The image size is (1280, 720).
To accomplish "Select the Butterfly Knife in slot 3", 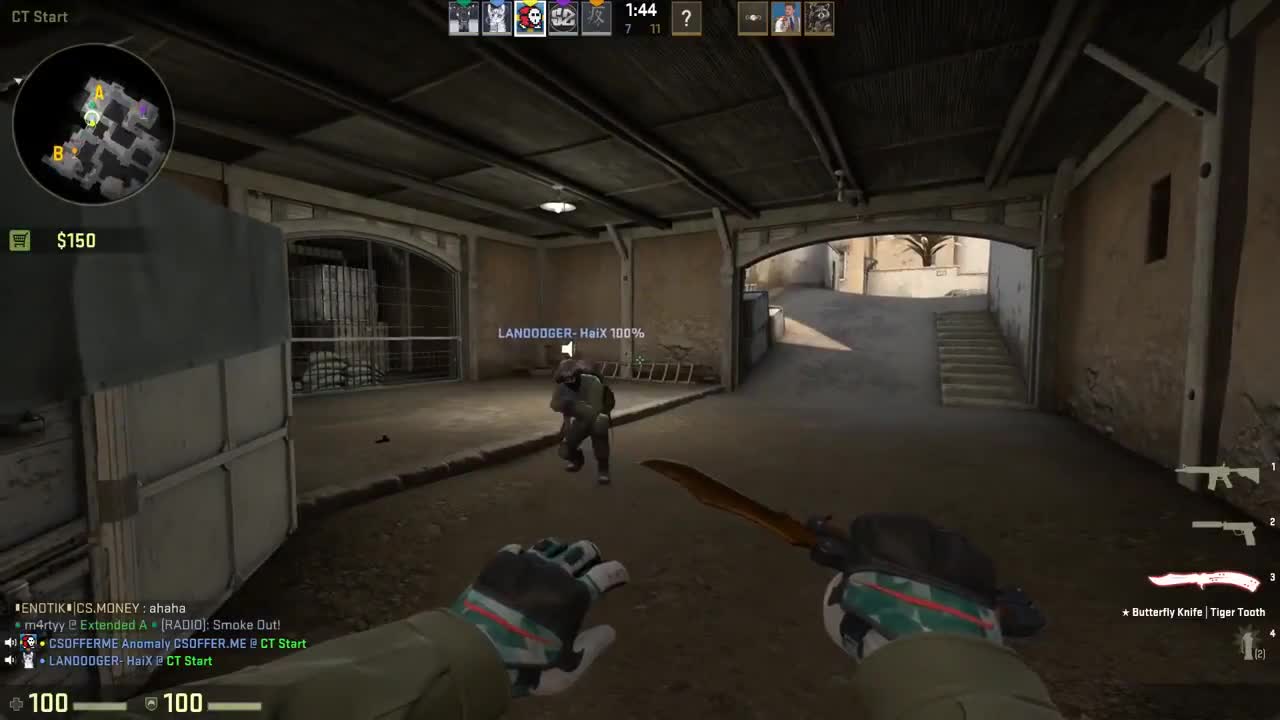I will coord(1202,580).
